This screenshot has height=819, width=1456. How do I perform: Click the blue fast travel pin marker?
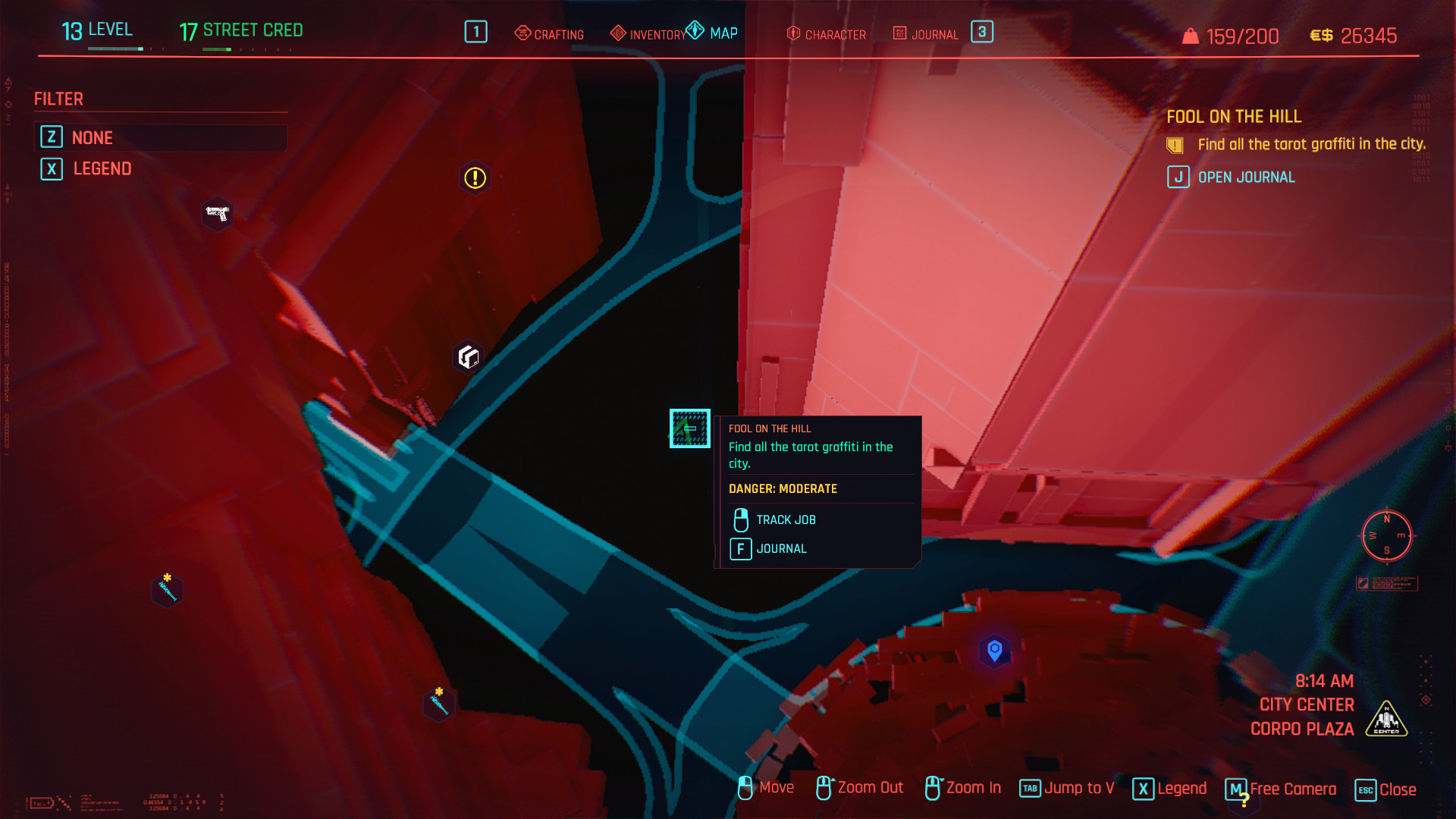pos(994,650)
